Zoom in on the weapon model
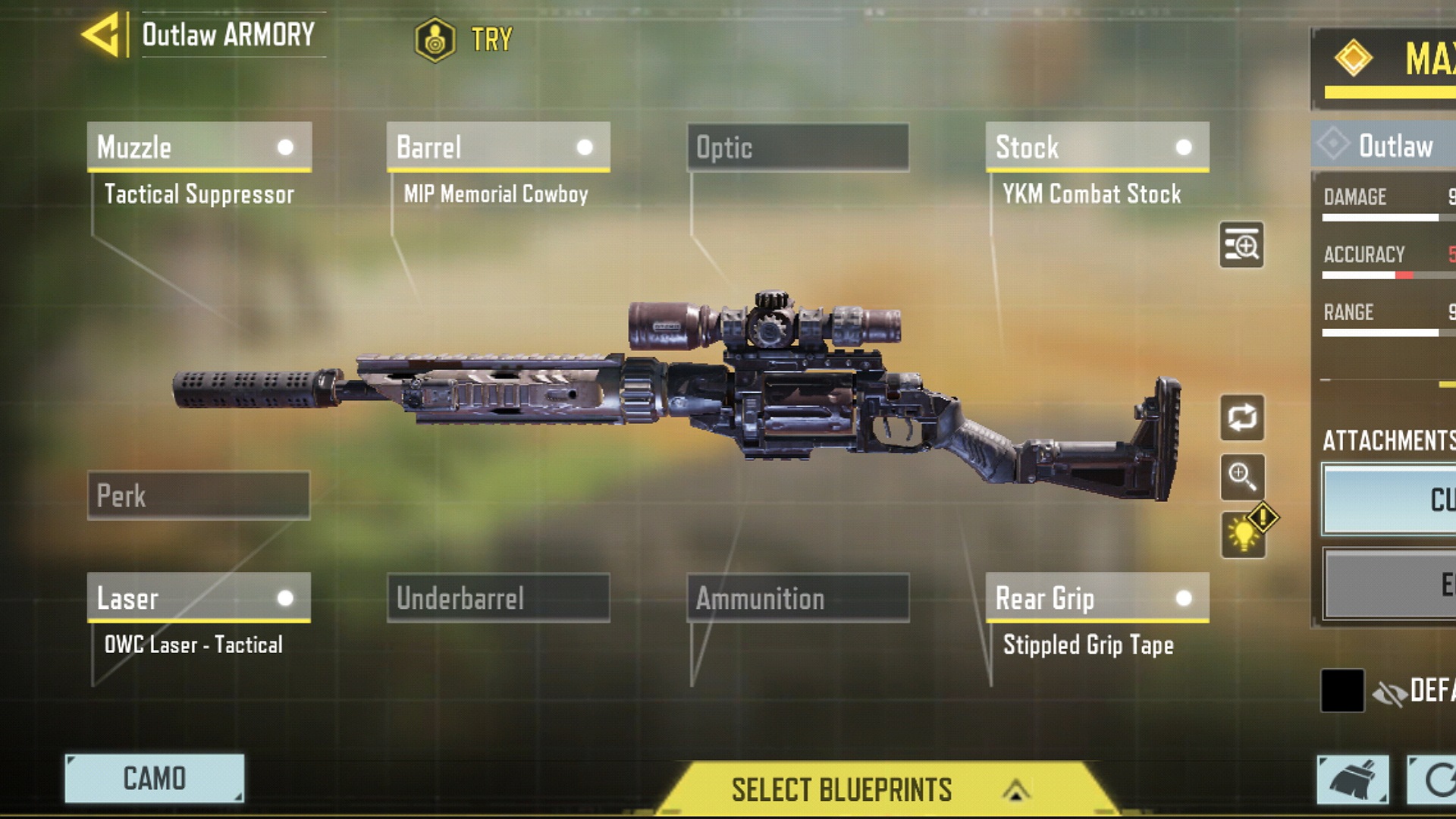 [1241, 476]
